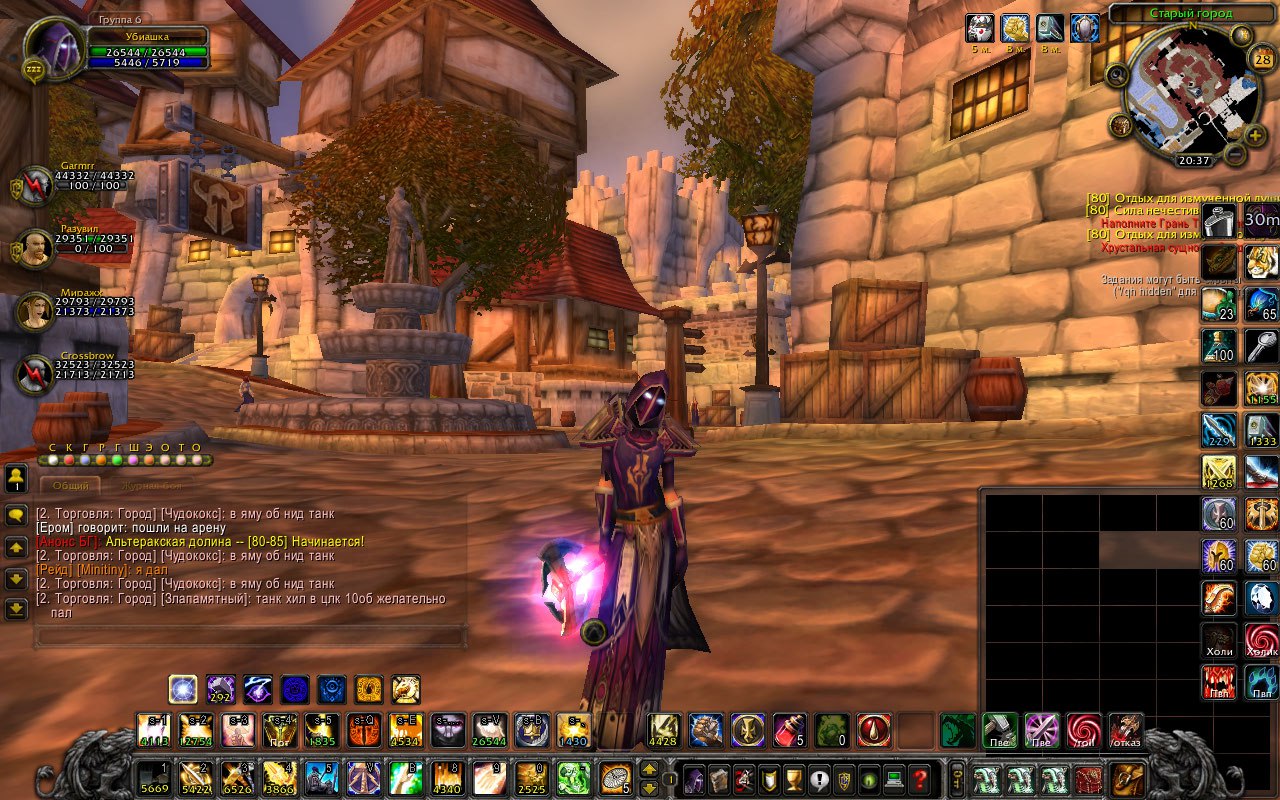Open the calendar showing day 28
The width and height of the screenshot is (1280, 800).
tap(1262, 59)
